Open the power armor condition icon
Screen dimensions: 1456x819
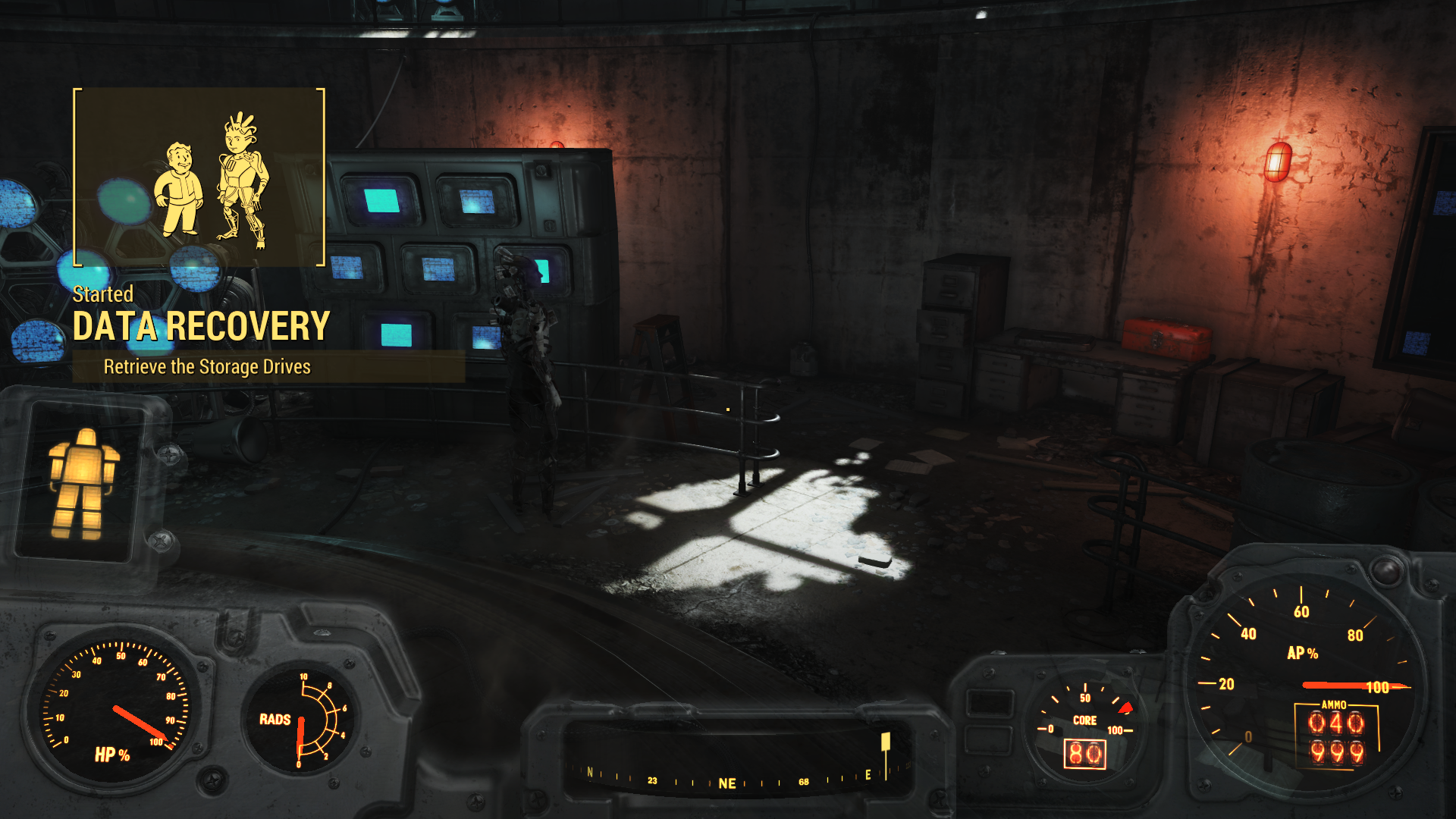click(x=83, y=483)
